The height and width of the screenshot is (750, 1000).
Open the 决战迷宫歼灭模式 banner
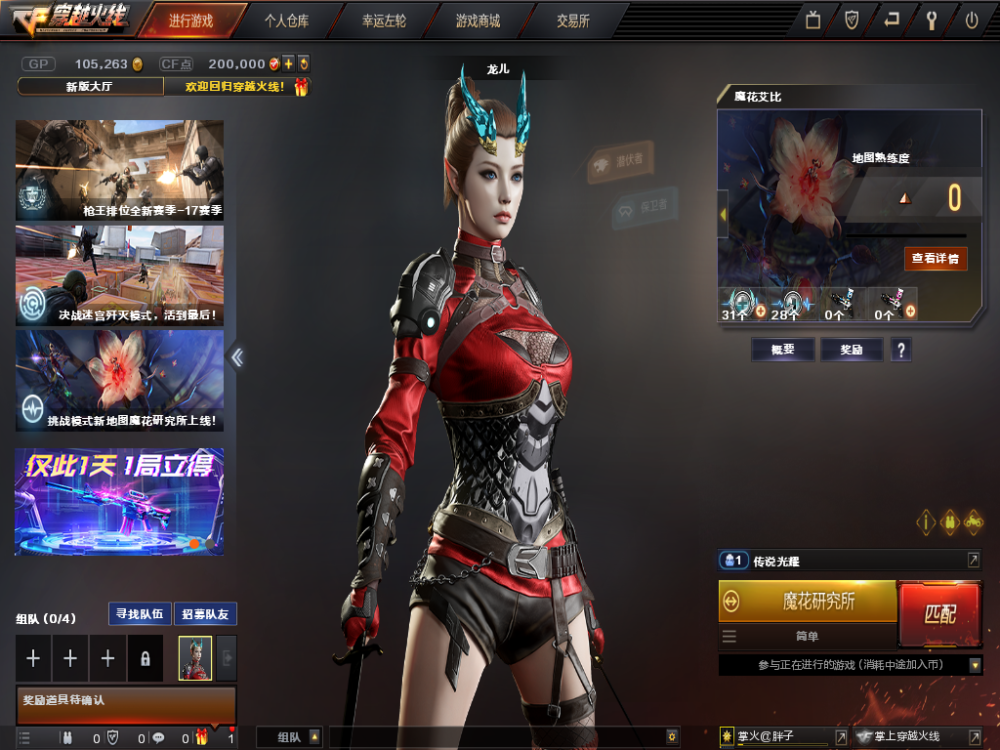coord(119,275)
